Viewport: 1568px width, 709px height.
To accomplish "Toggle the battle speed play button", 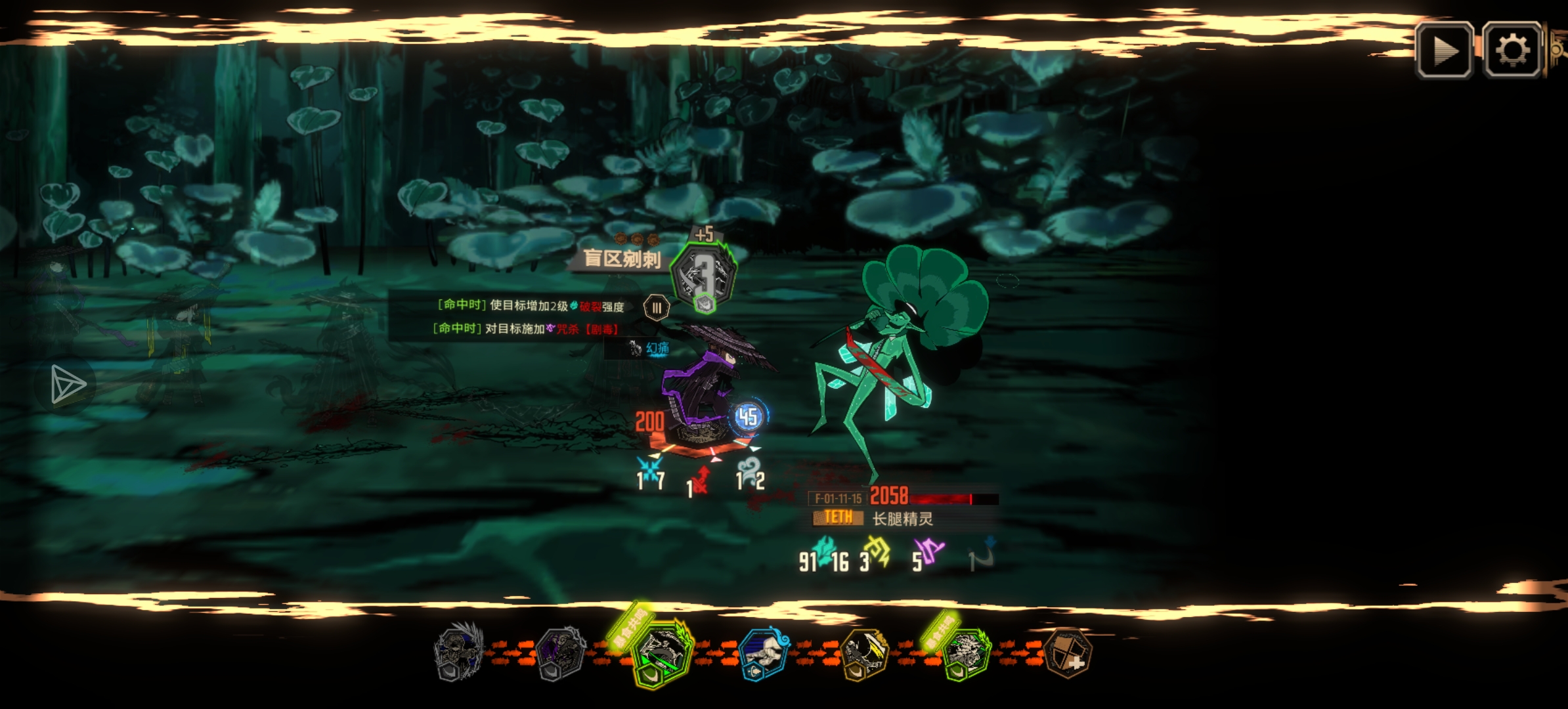I will 1444,51.
